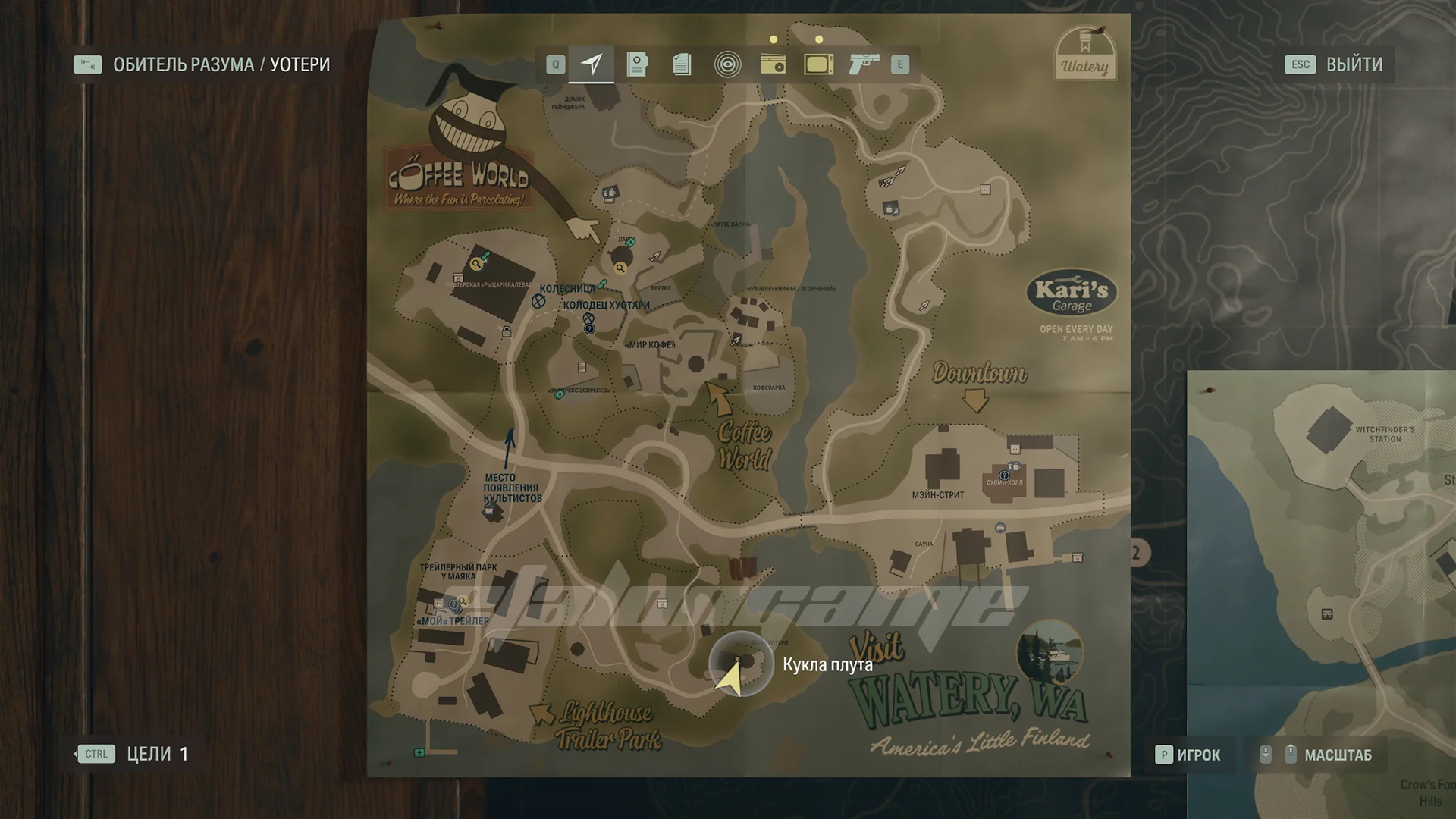Open the concentric eye profiling tab
Screen dimensions: 1456x819
[x=727, y=64]
